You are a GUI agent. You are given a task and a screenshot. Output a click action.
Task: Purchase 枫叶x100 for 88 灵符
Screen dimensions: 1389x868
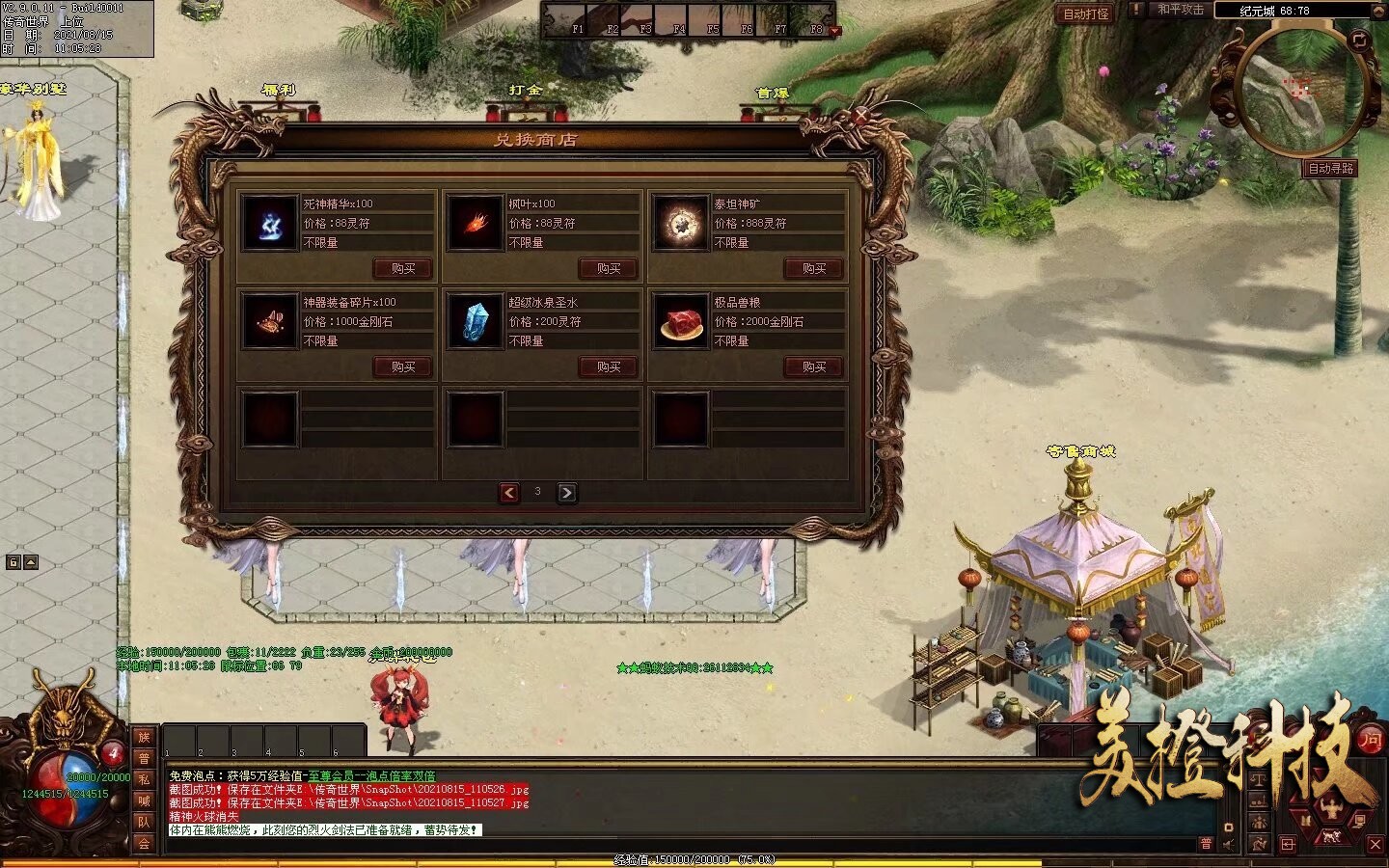pyautogui.click(x=609, y=268)
